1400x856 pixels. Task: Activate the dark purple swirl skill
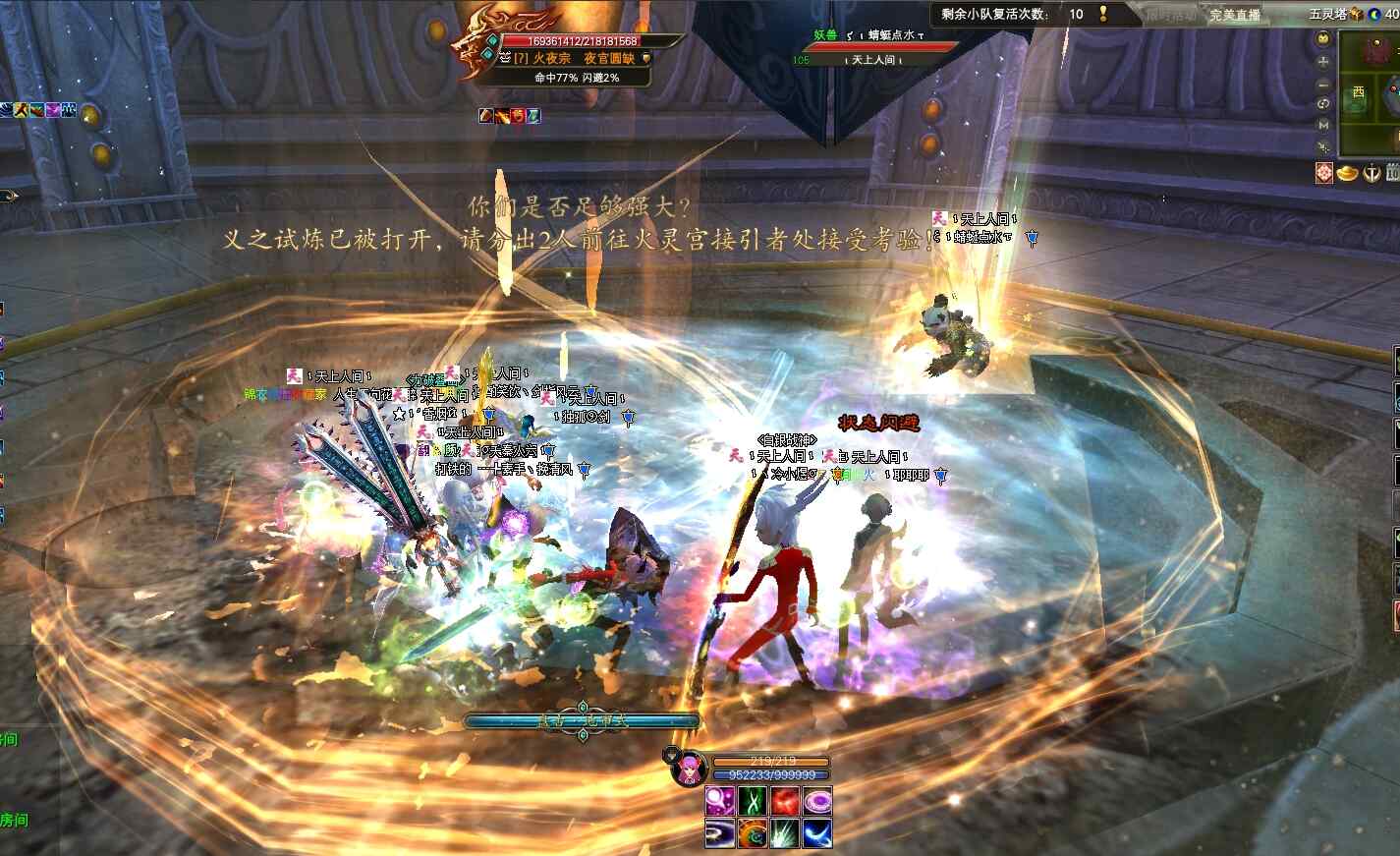coord(720,833)
